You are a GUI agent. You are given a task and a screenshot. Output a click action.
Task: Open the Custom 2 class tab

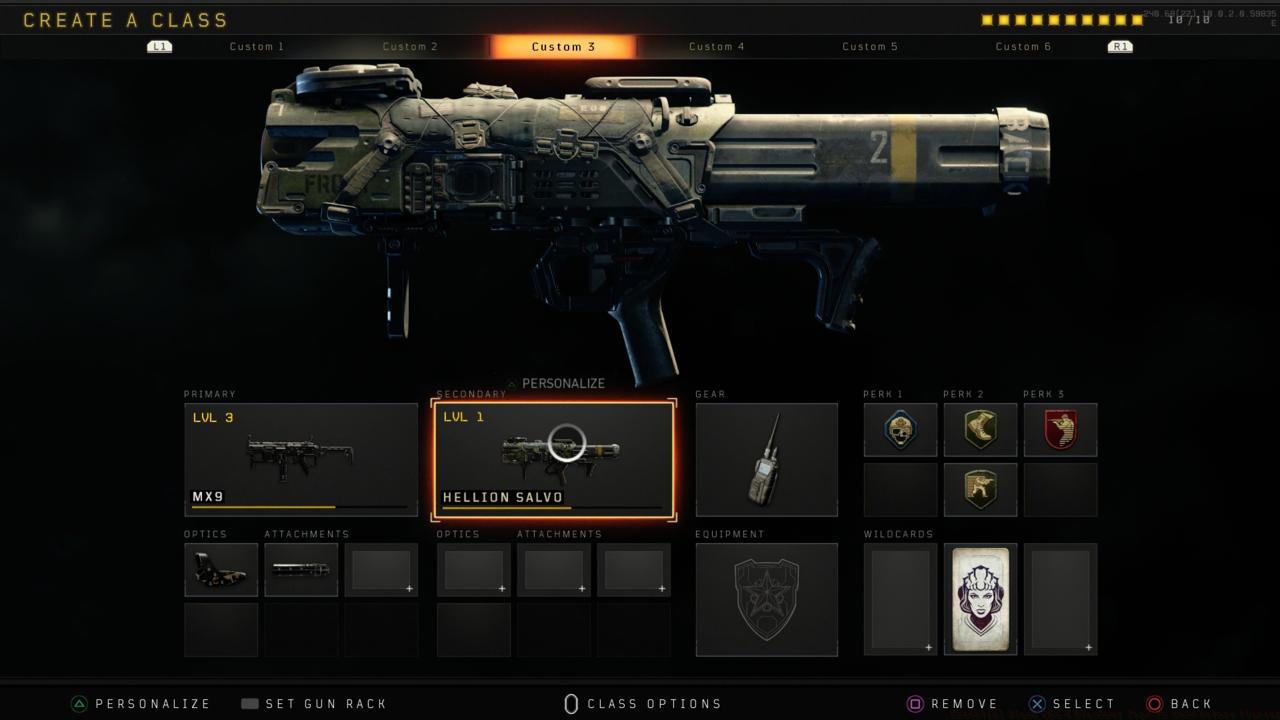[x=410, y=47]
